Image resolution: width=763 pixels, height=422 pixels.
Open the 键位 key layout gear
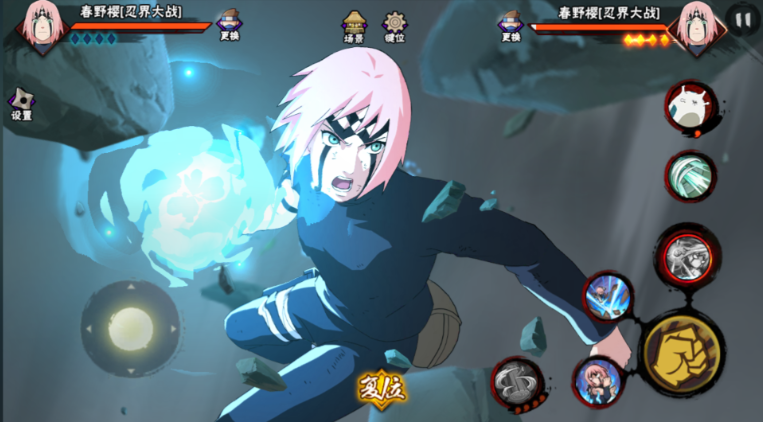[x=396, y=24]
